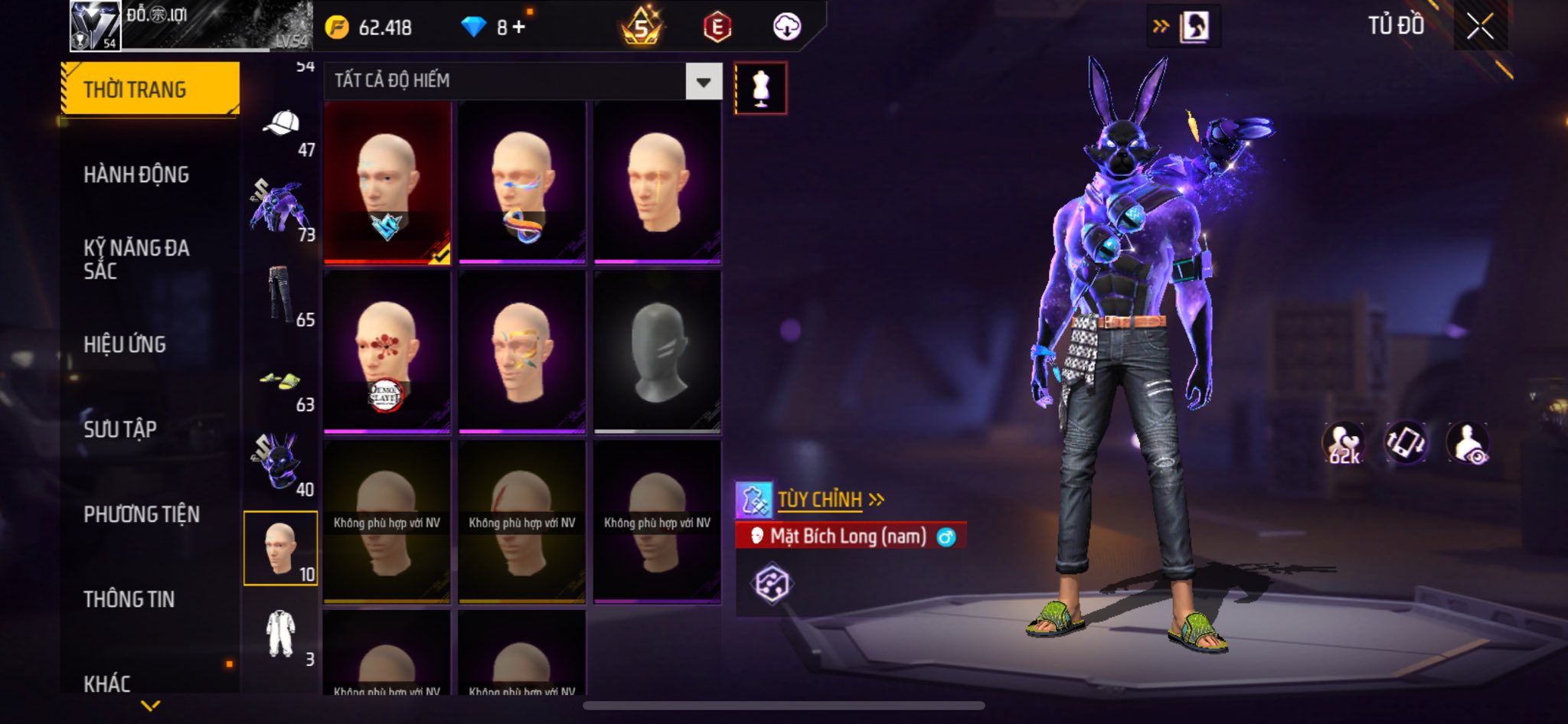The width and height of the screenshot is (1568, 724).
Task: Toggle the character view eye icon
Action: pos(1468,443)
